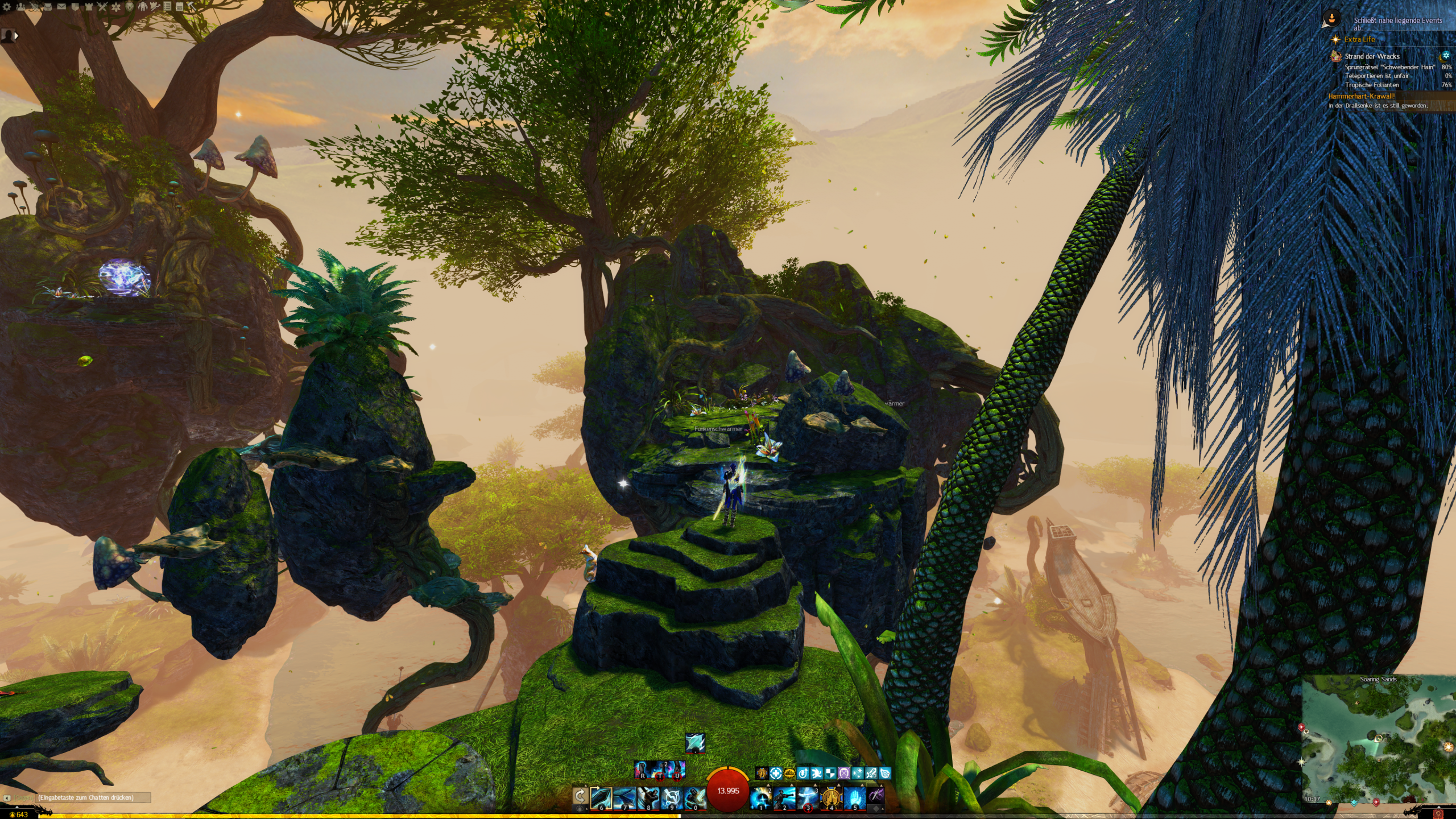
Task: Use the golden emblem utility skill
Action: pyautogui.click(x=831, y=798)
